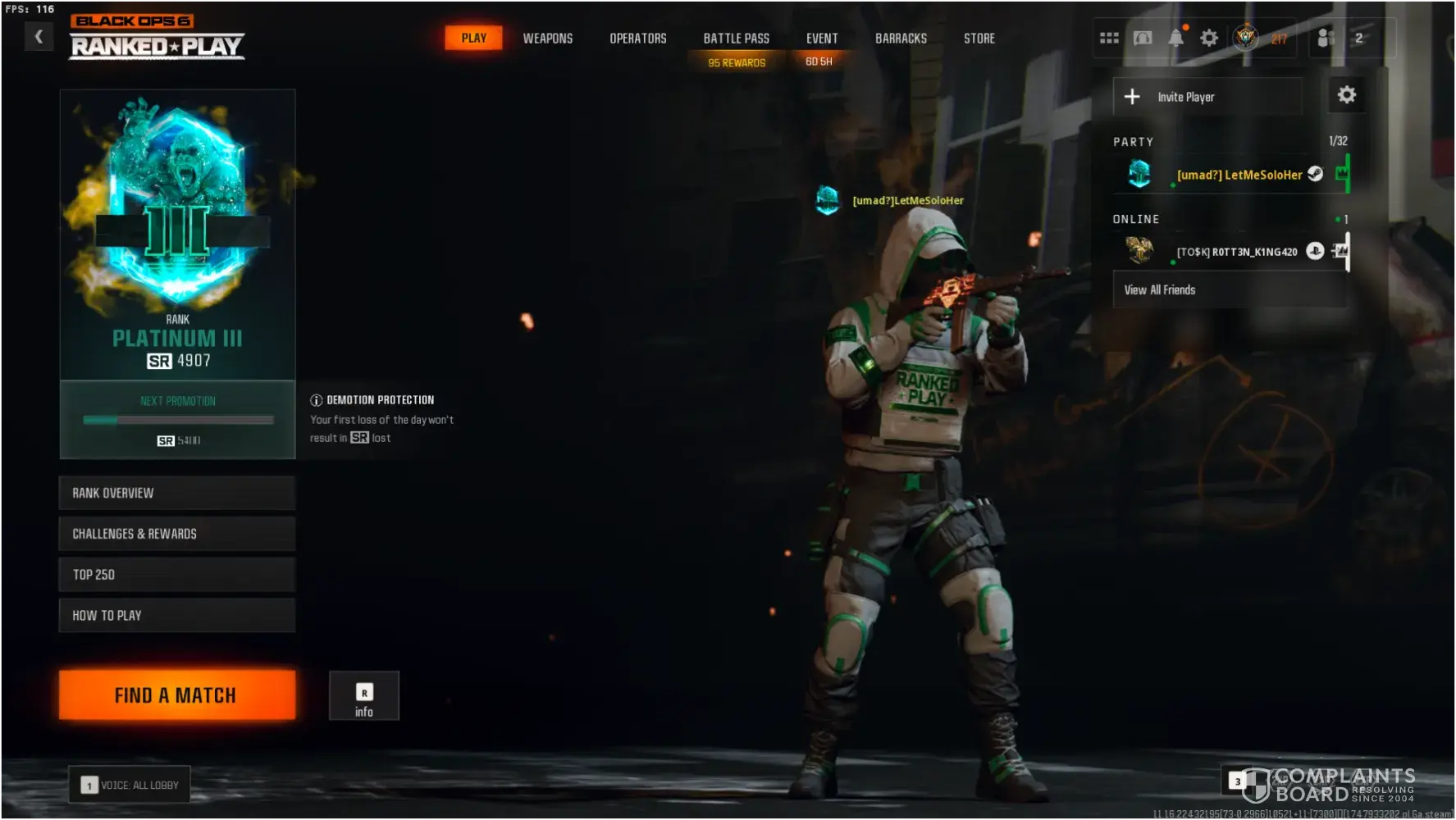Click the Find a Match button
This screenshot has width=1456, height=820.
[176, 695]
